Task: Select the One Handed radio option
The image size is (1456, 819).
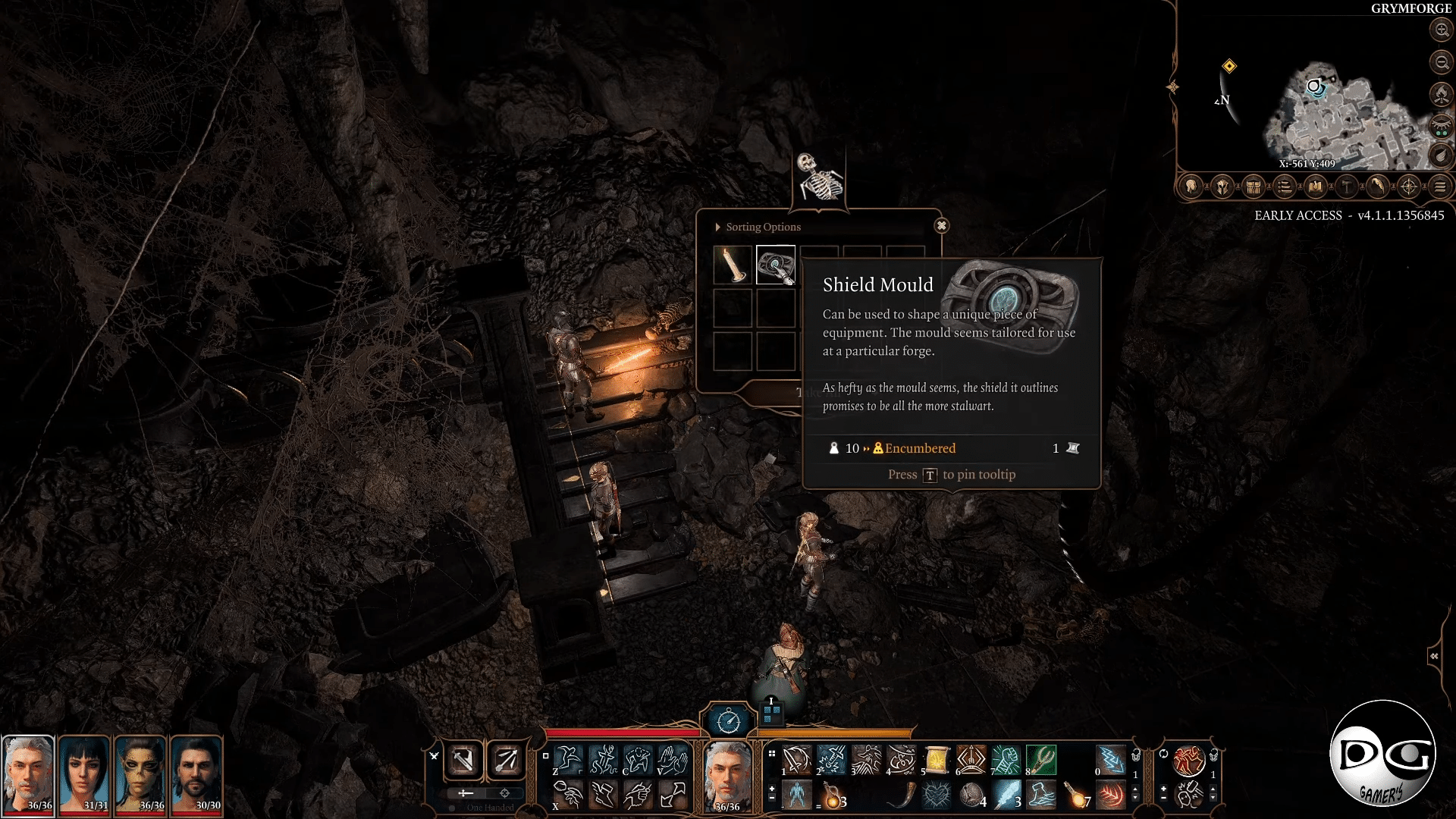Action: [453, 808]
